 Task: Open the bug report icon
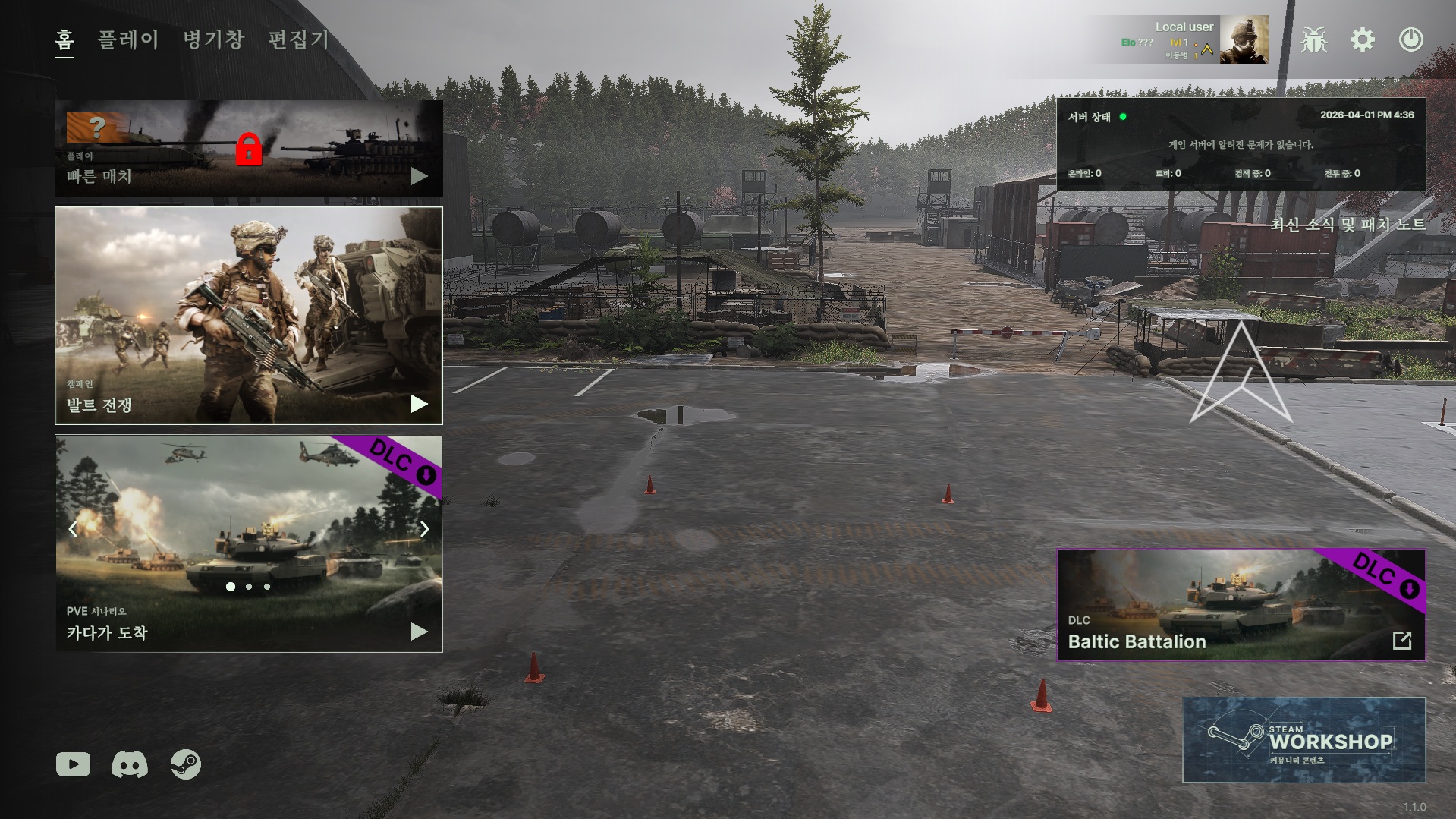pyautogui.click(x=1313, y=39)
